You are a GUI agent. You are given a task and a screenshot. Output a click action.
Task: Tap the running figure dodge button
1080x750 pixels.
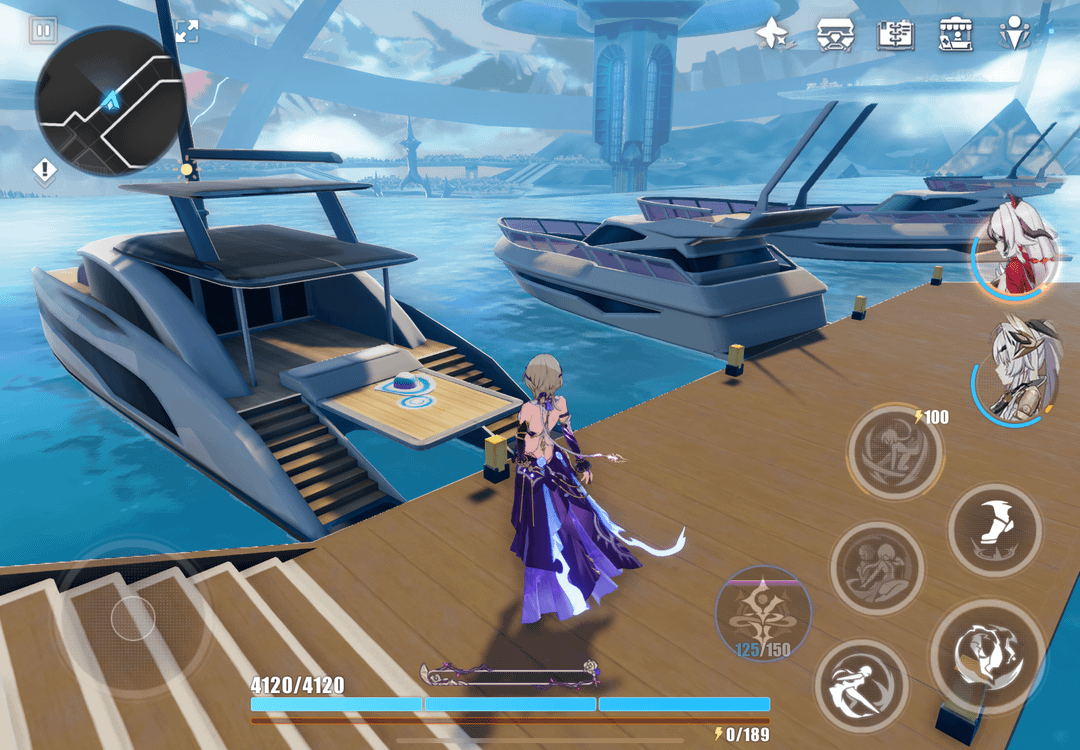(861, 685)
